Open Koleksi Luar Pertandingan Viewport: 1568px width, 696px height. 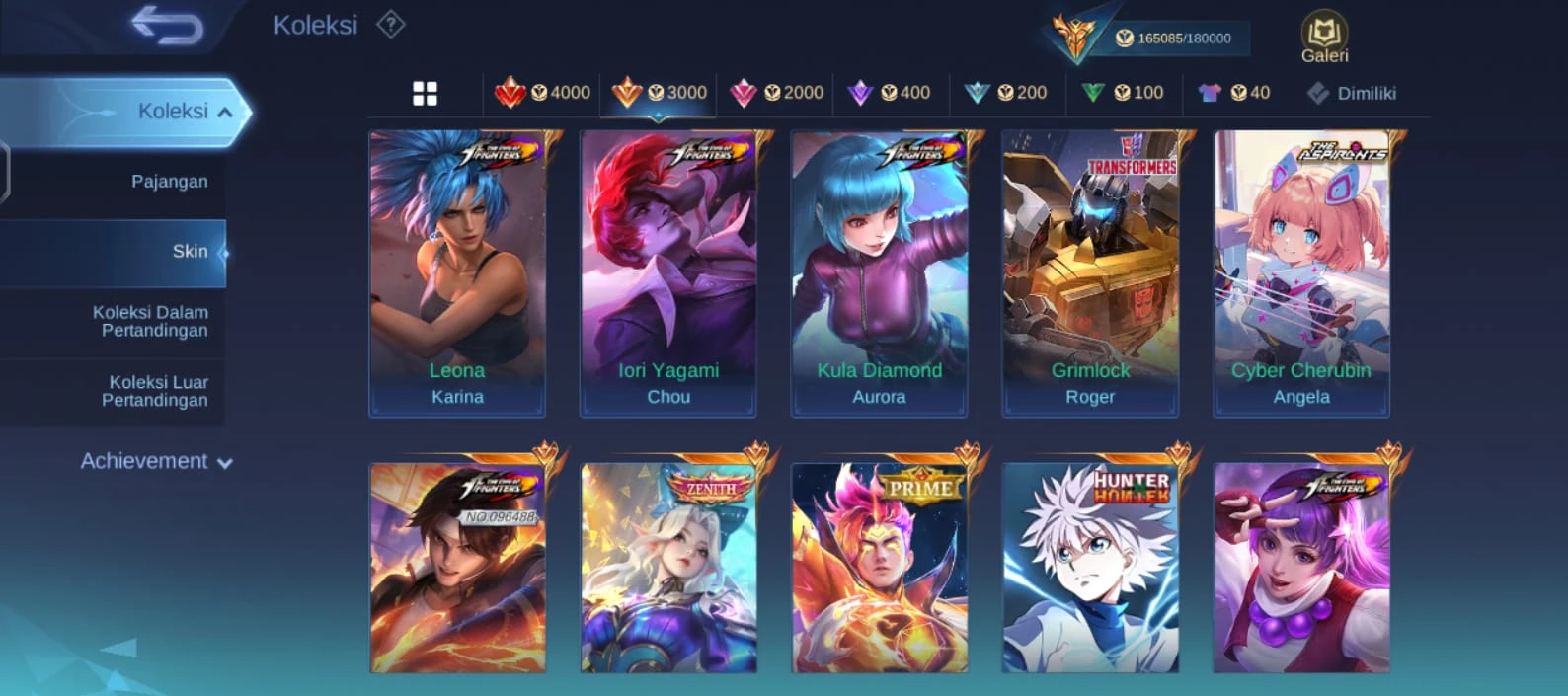(154, 391)
